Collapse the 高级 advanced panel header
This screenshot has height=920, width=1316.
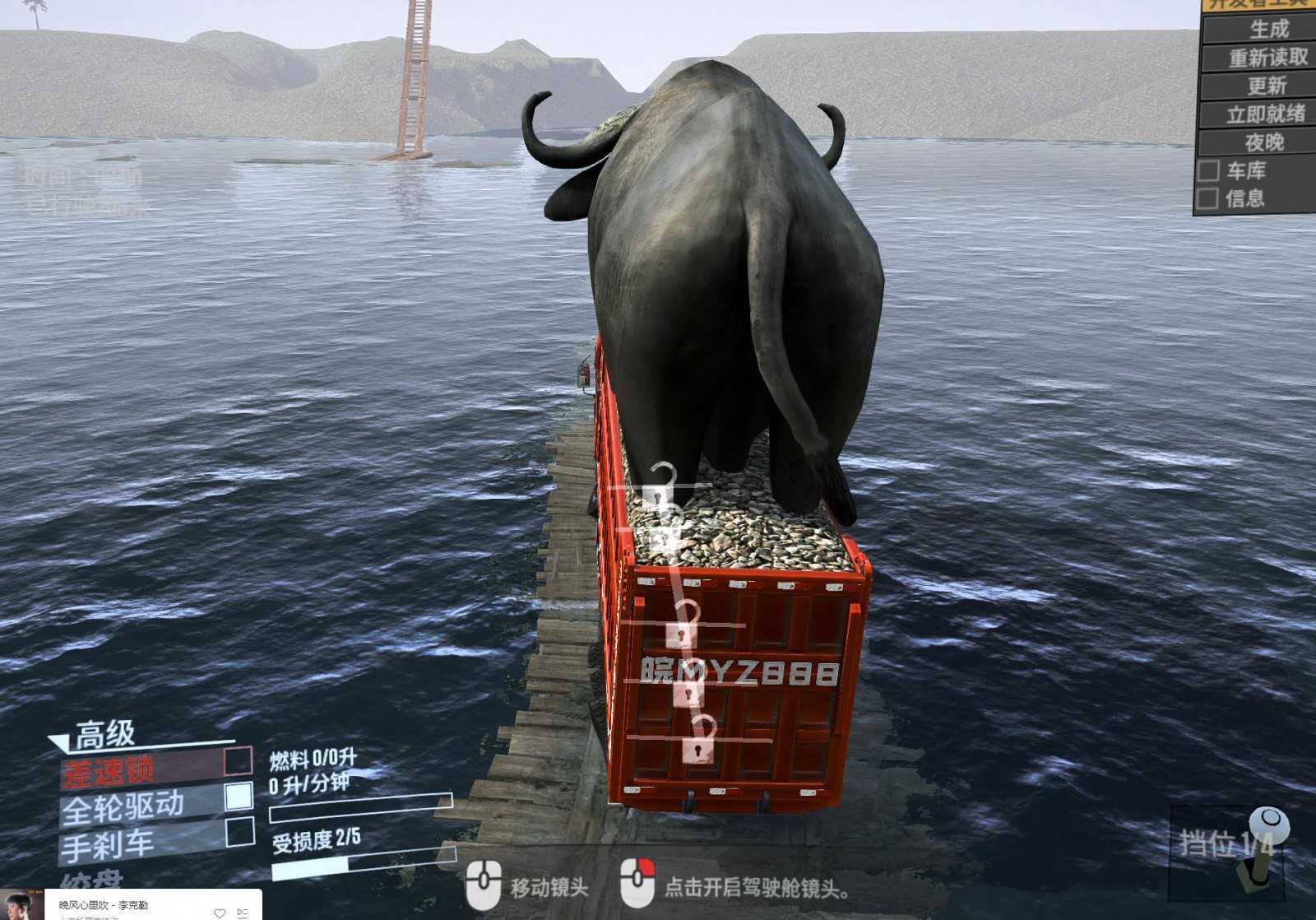tap(104, 734)
